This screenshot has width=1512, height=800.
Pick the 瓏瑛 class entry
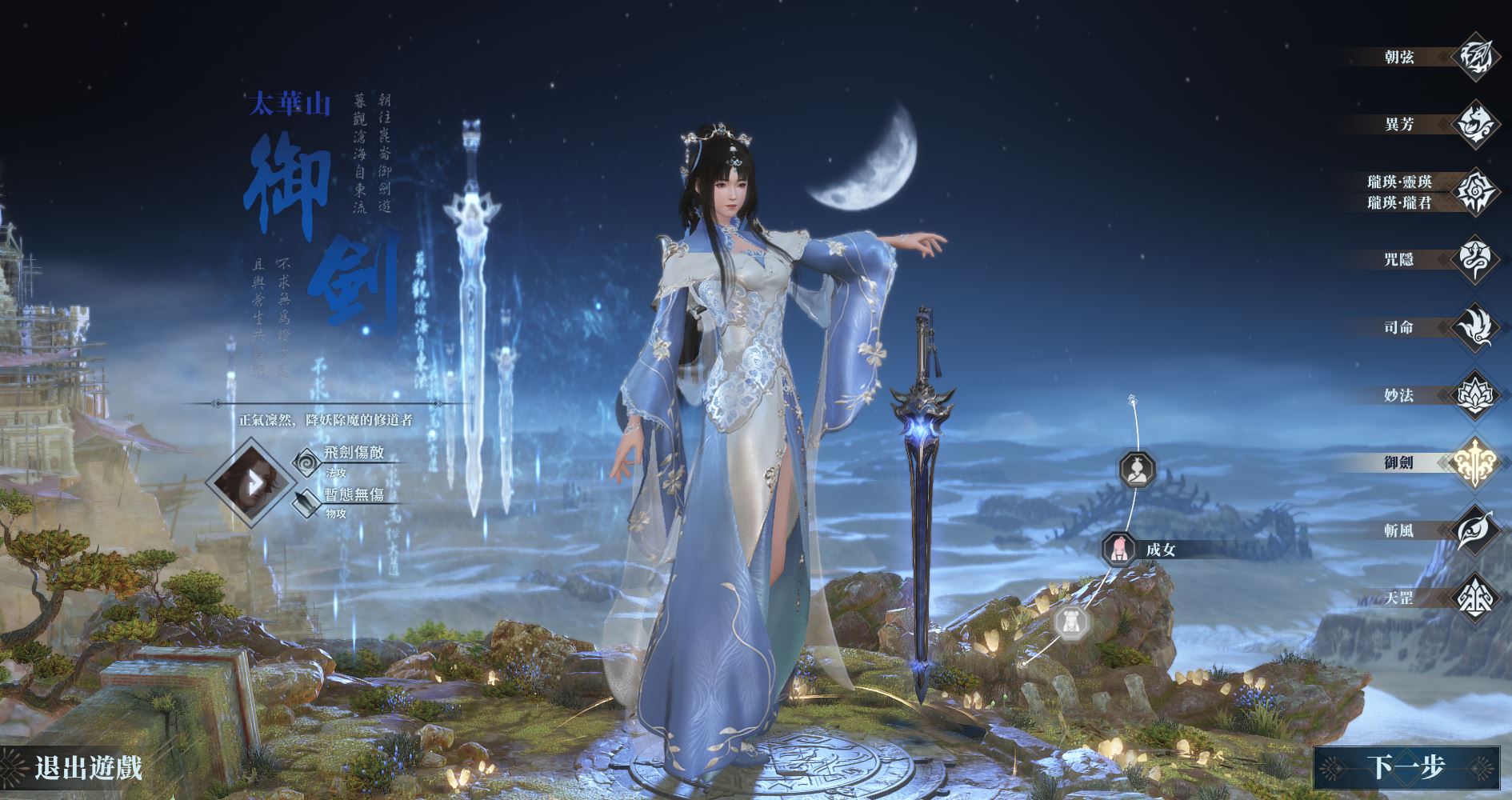pos(1474,192)
